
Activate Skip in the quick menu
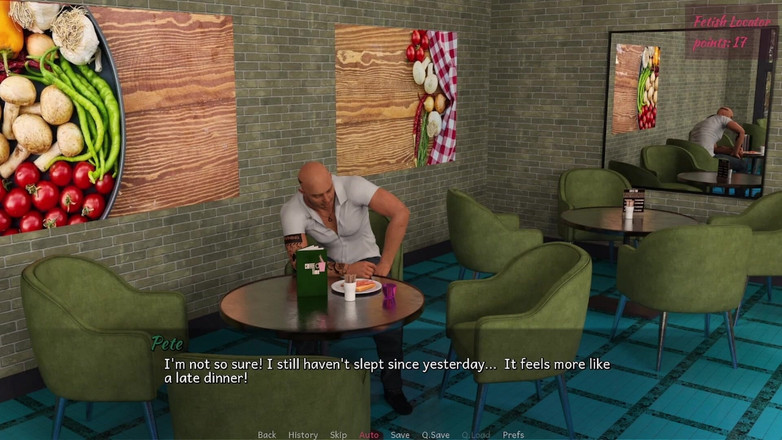pos(339,435)
